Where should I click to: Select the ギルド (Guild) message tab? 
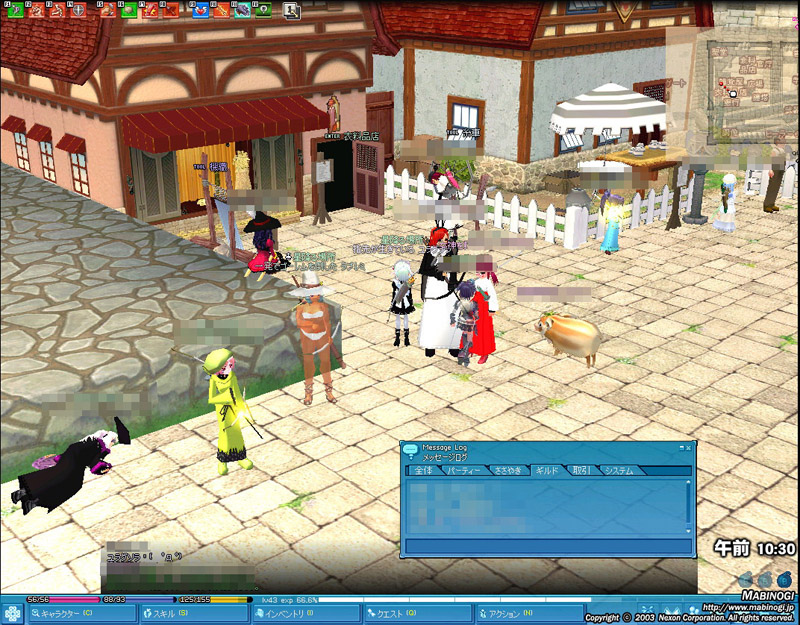coord(547,470)
